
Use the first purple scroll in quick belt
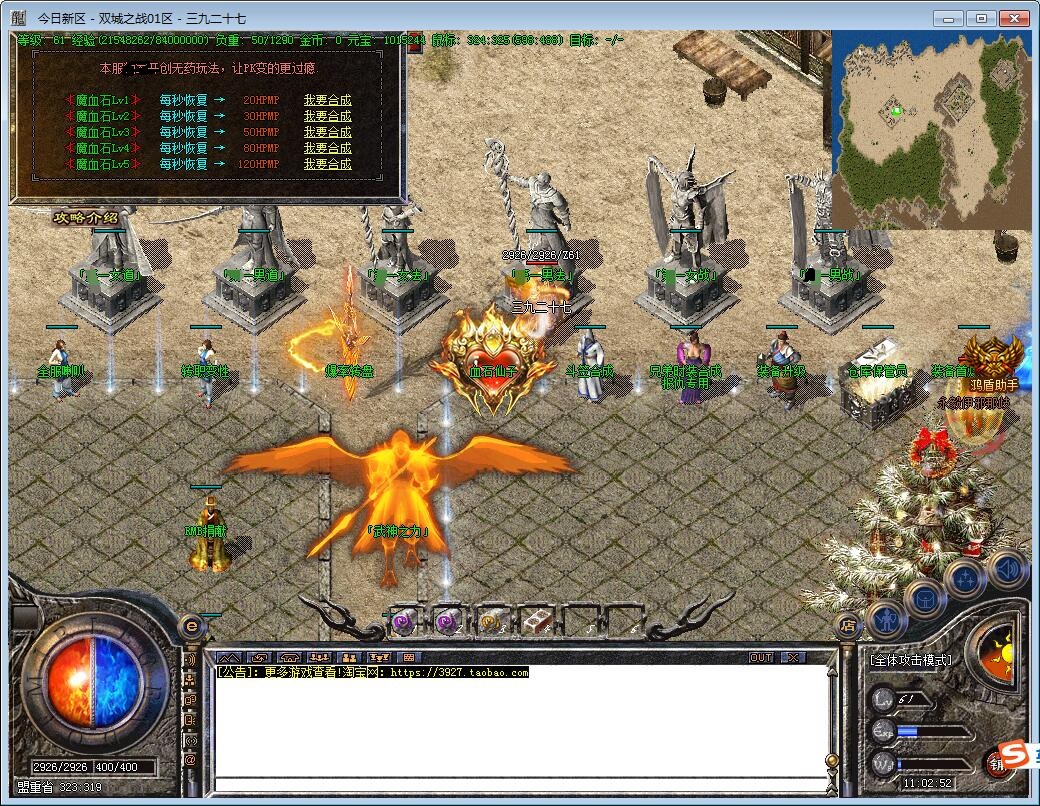pos(402,621)
